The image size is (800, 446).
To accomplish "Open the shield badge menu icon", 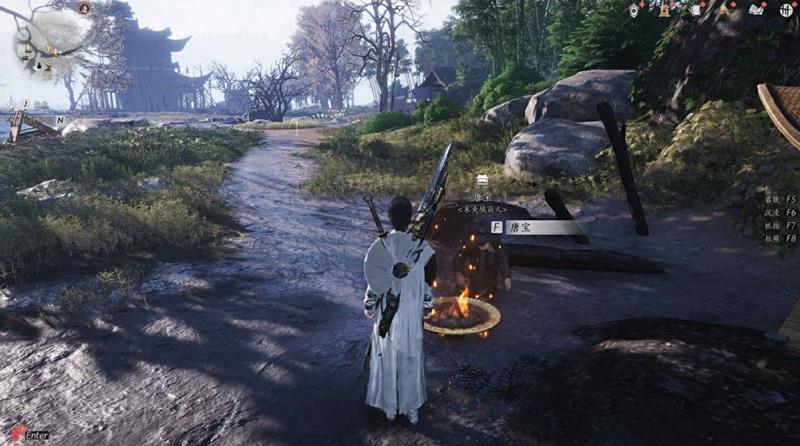I will tap(634, 9).
